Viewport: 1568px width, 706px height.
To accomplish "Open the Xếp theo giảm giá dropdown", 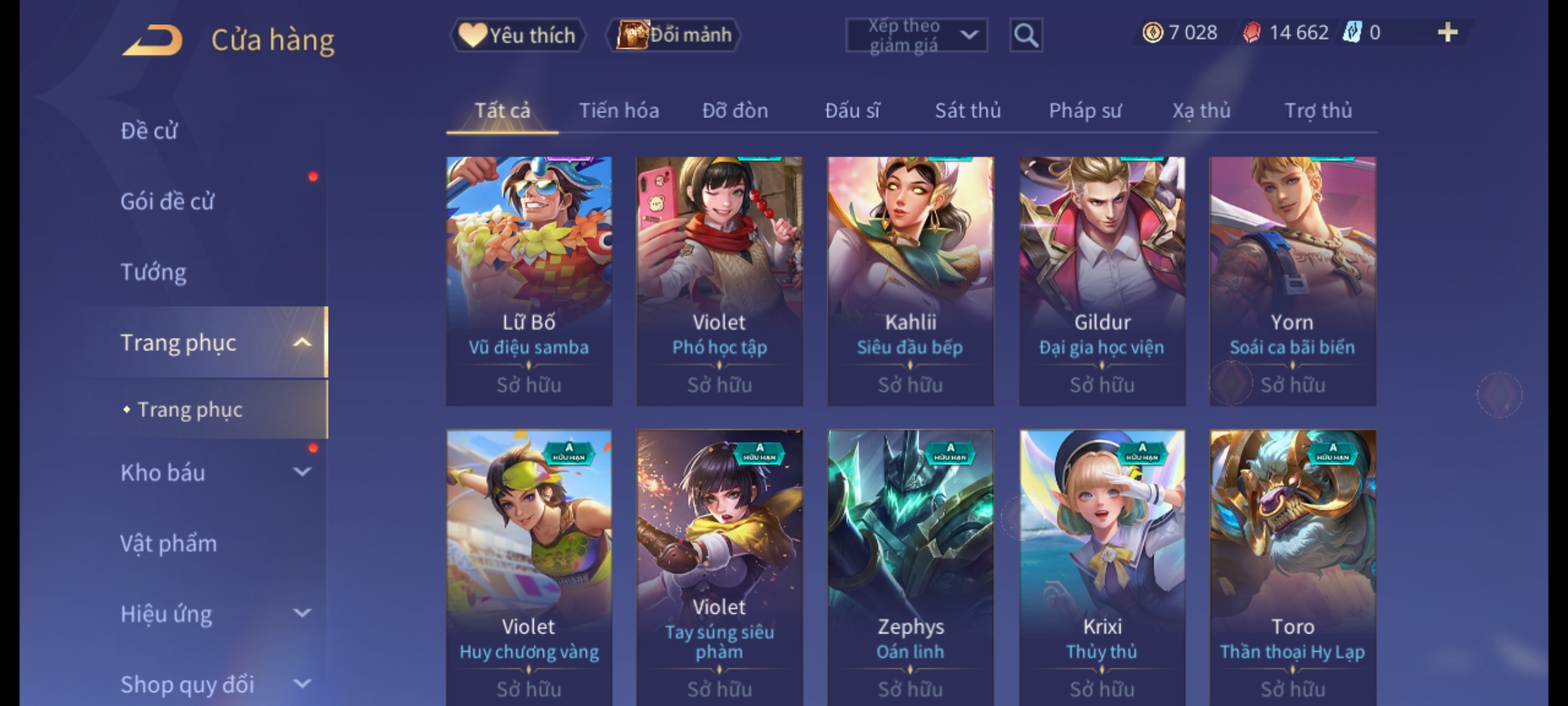I will pos(916,35).
